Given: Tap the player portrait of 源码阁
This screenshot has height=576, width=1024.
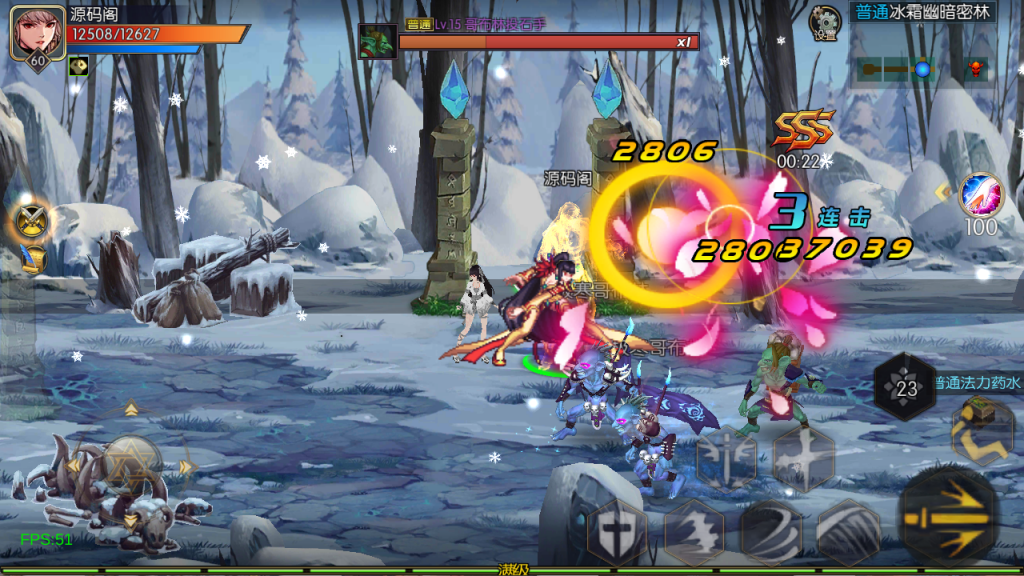Looking at the screenshot, I should point(31,33).
